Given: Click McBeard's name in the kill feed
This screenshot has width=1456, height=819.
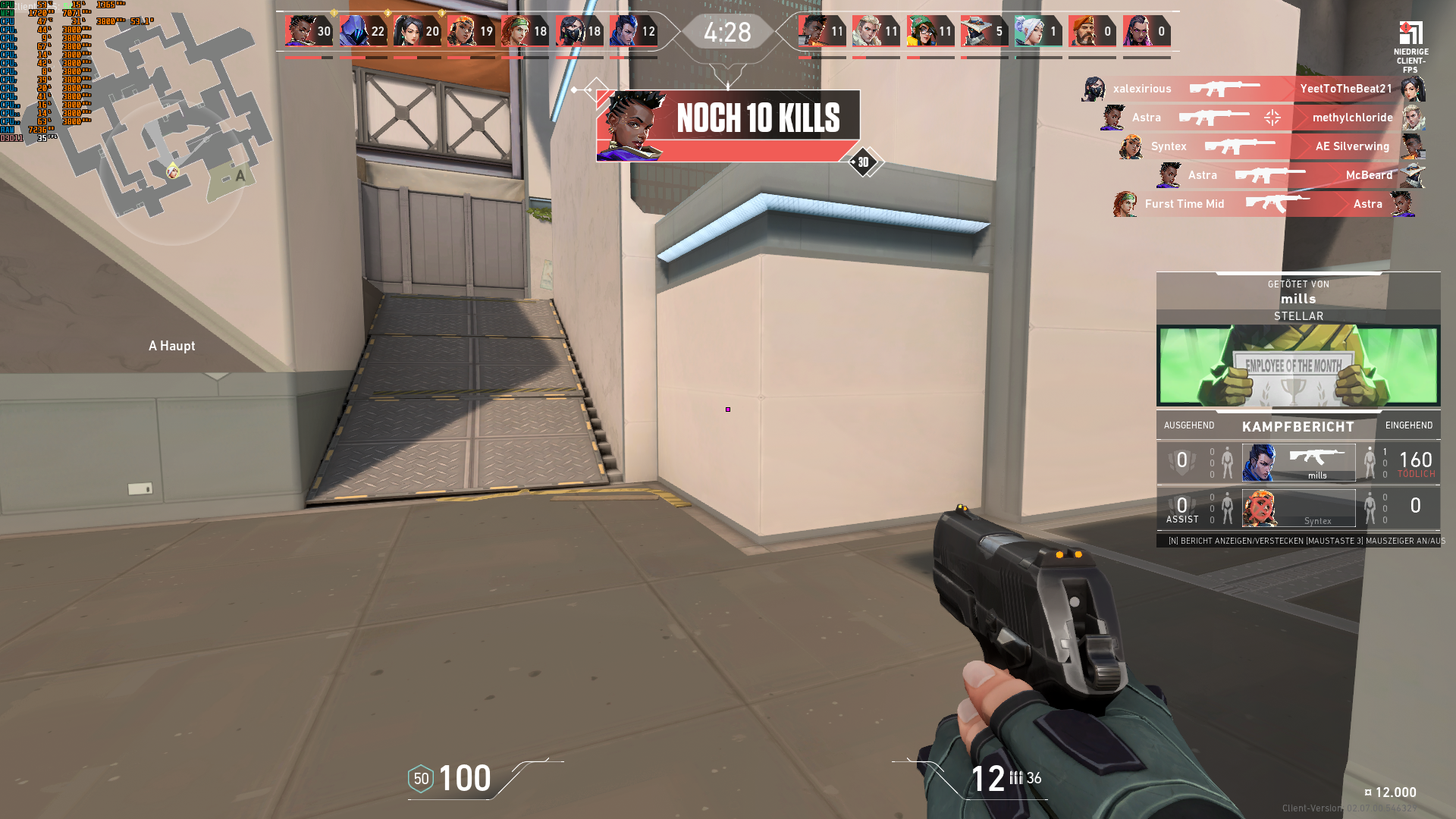Looking at the screenshot, I should [x=1369, y=175].
